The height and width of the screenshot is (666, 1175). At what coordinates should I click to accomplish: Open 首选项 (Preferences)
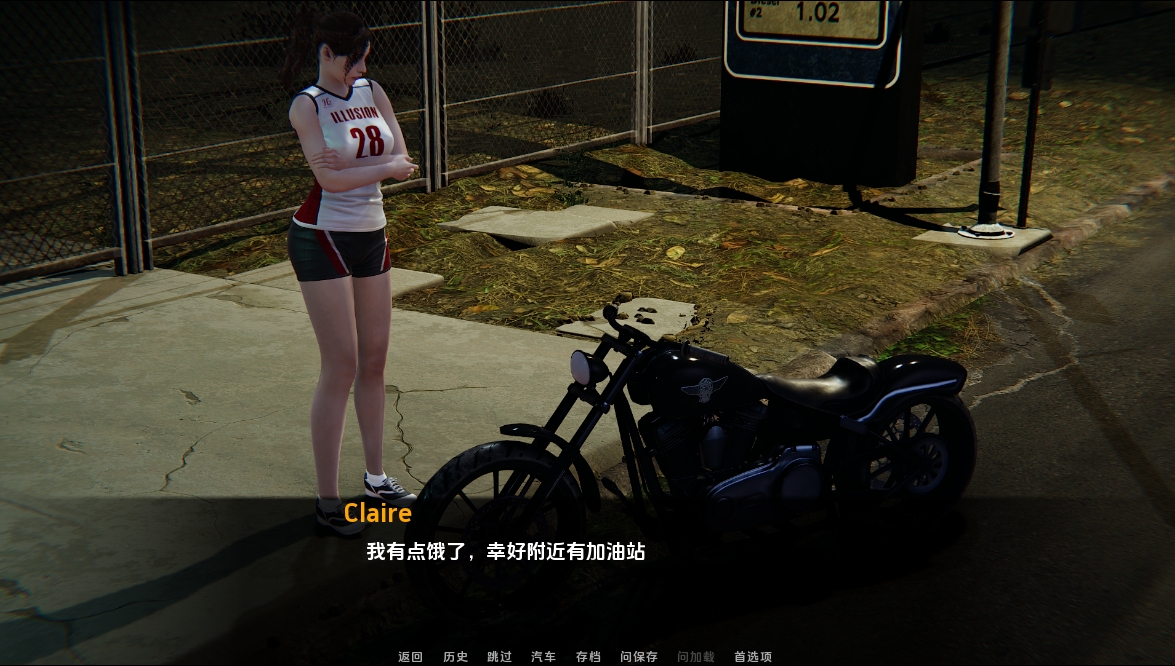pos(753,657)
